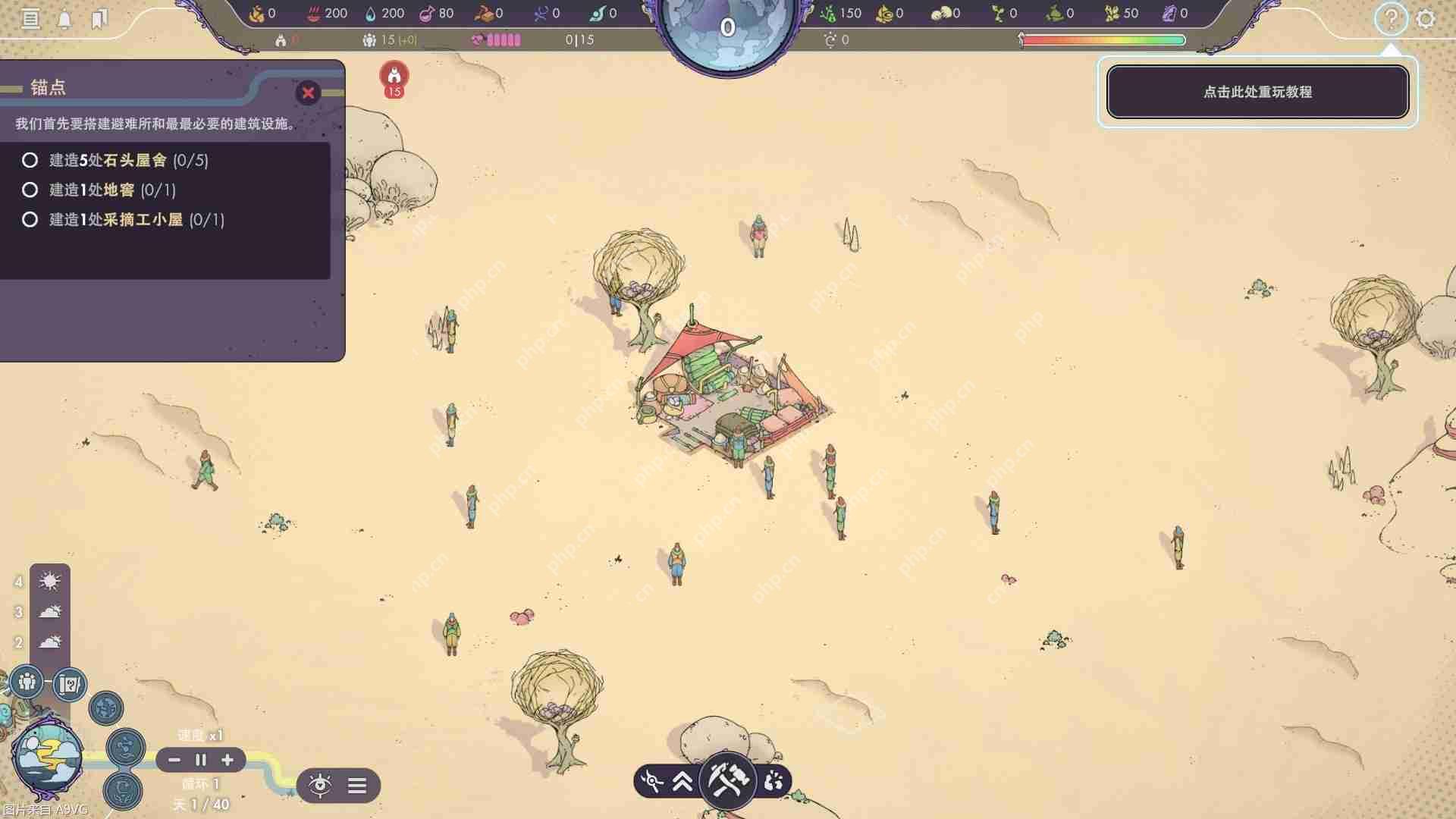Viewport: 1456px width, 819px height.
Task: Open the log scroll icon at top-left
Action: click(x=30, y=19)
